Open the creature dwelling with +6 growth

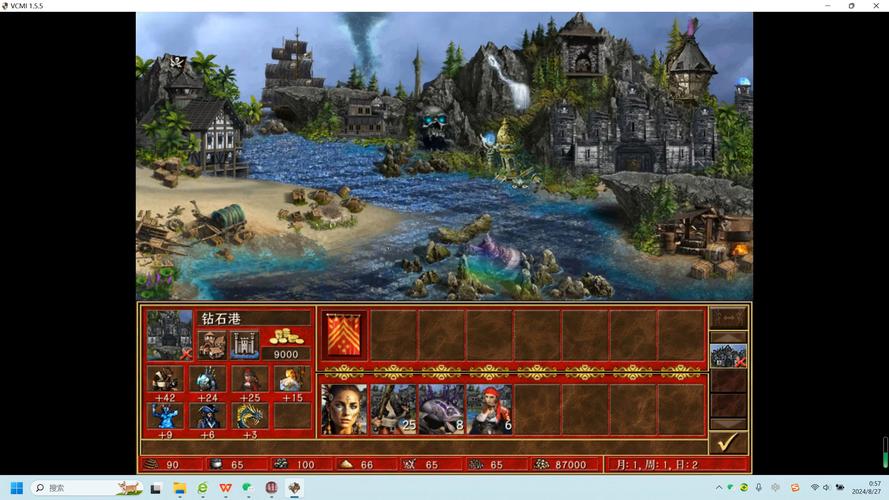207,416
